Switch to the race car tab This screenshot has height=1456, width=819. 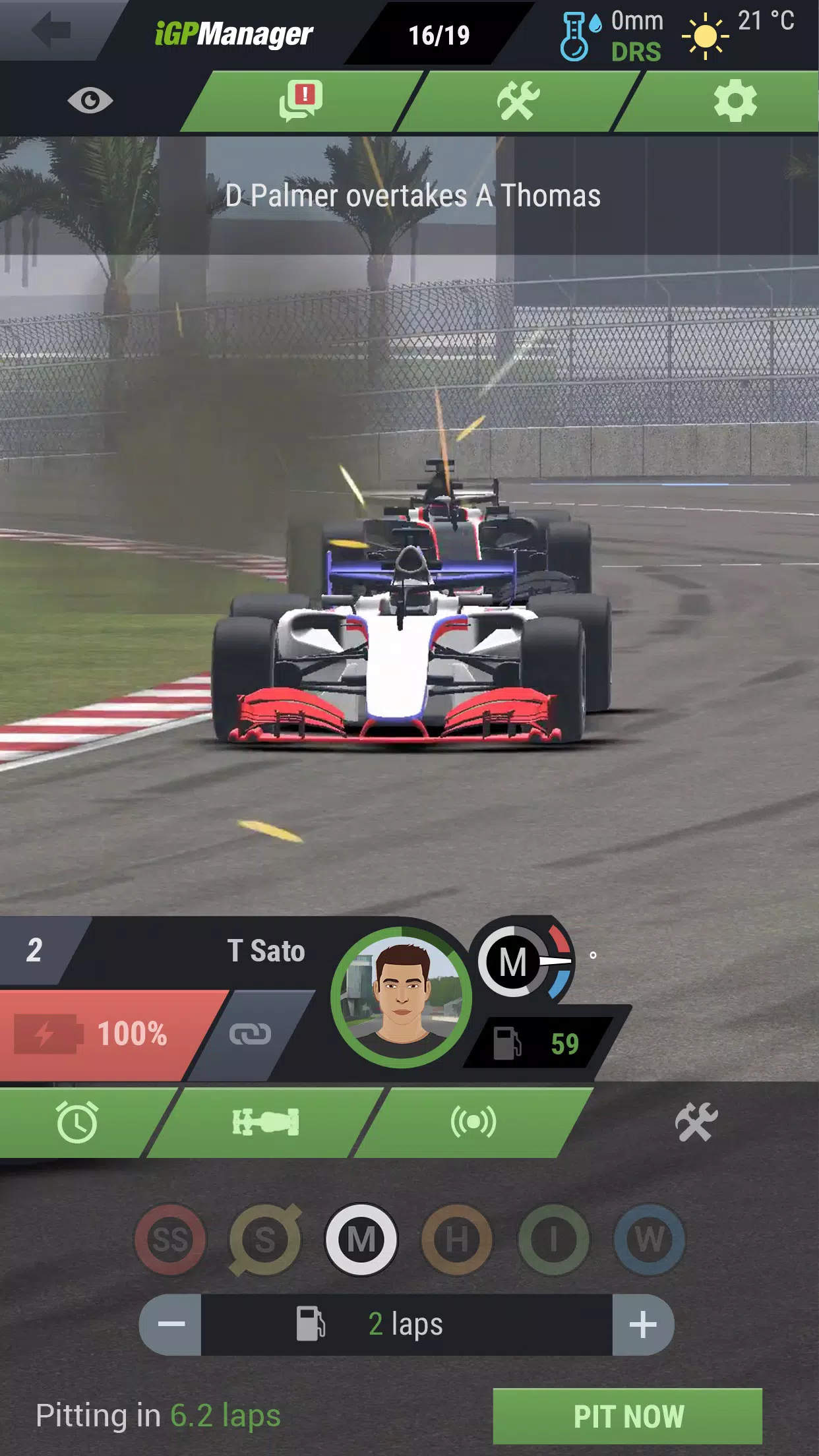(x=266, y=1122)
